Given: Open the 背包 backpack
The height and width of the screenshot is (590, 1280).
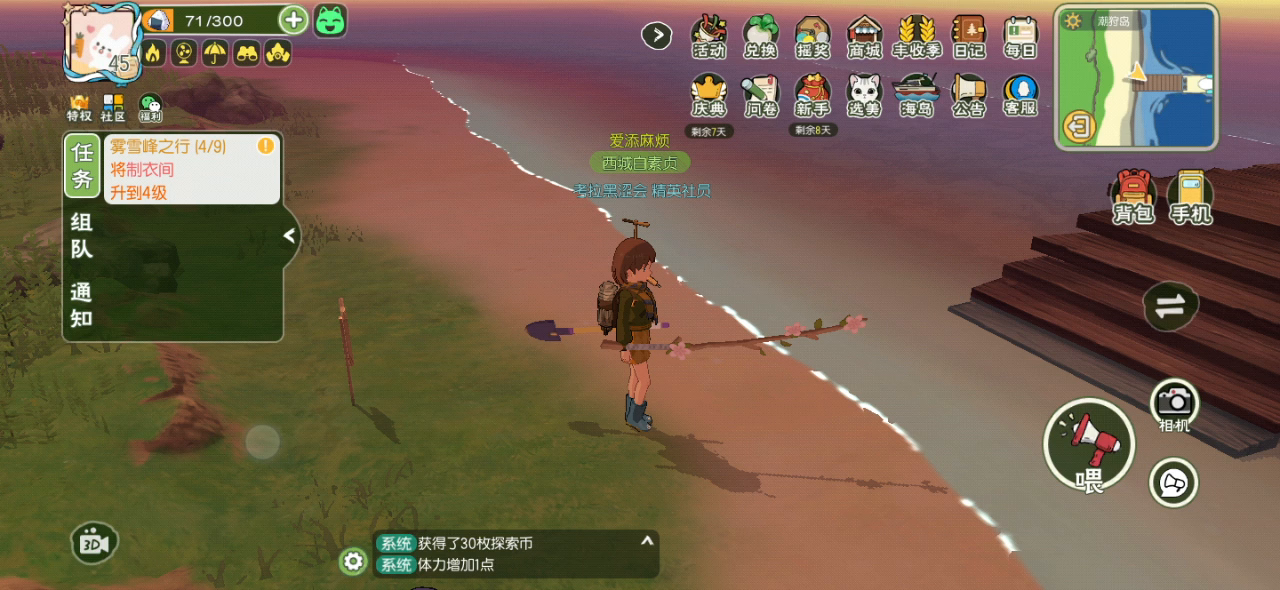Looking at the screenshot, I should (1134, 196).
